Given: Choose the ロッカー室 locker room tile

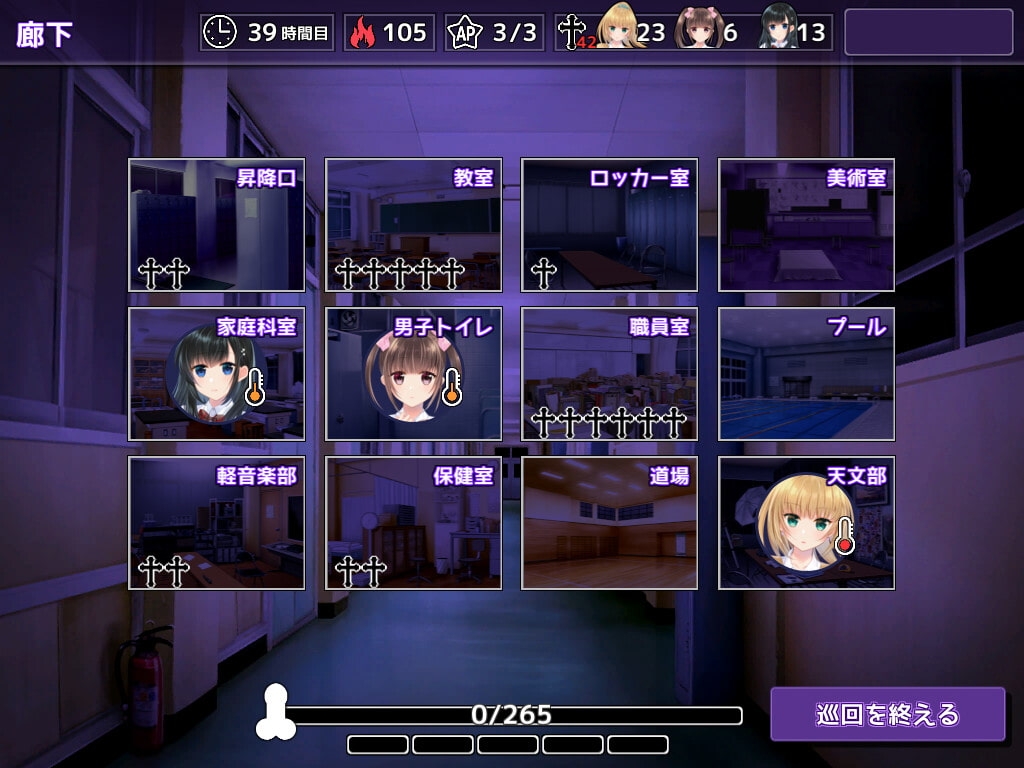Looking at the screenshot, I should 609,225.
